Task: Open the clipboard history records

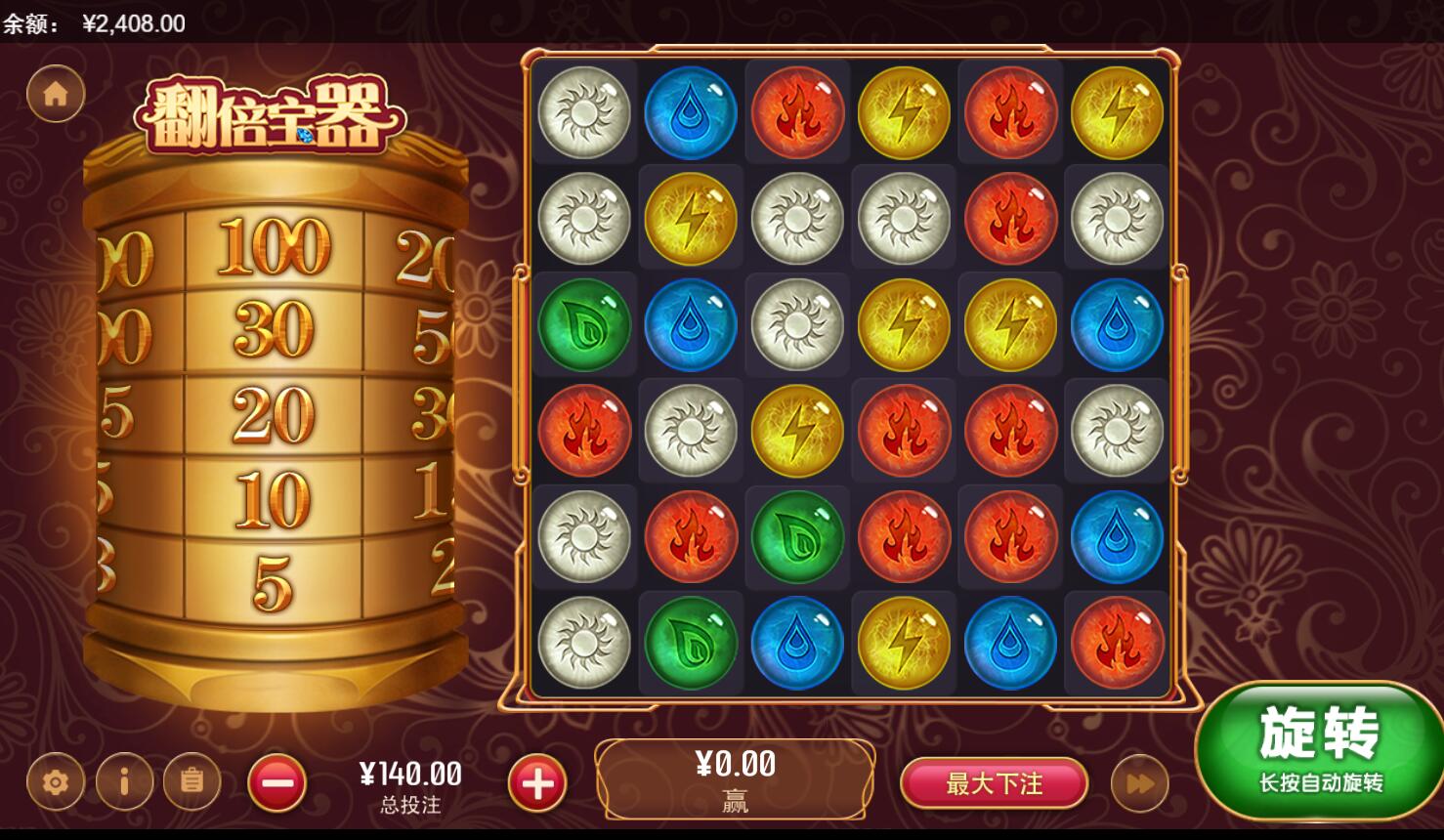Action: (x=191, y=782)
